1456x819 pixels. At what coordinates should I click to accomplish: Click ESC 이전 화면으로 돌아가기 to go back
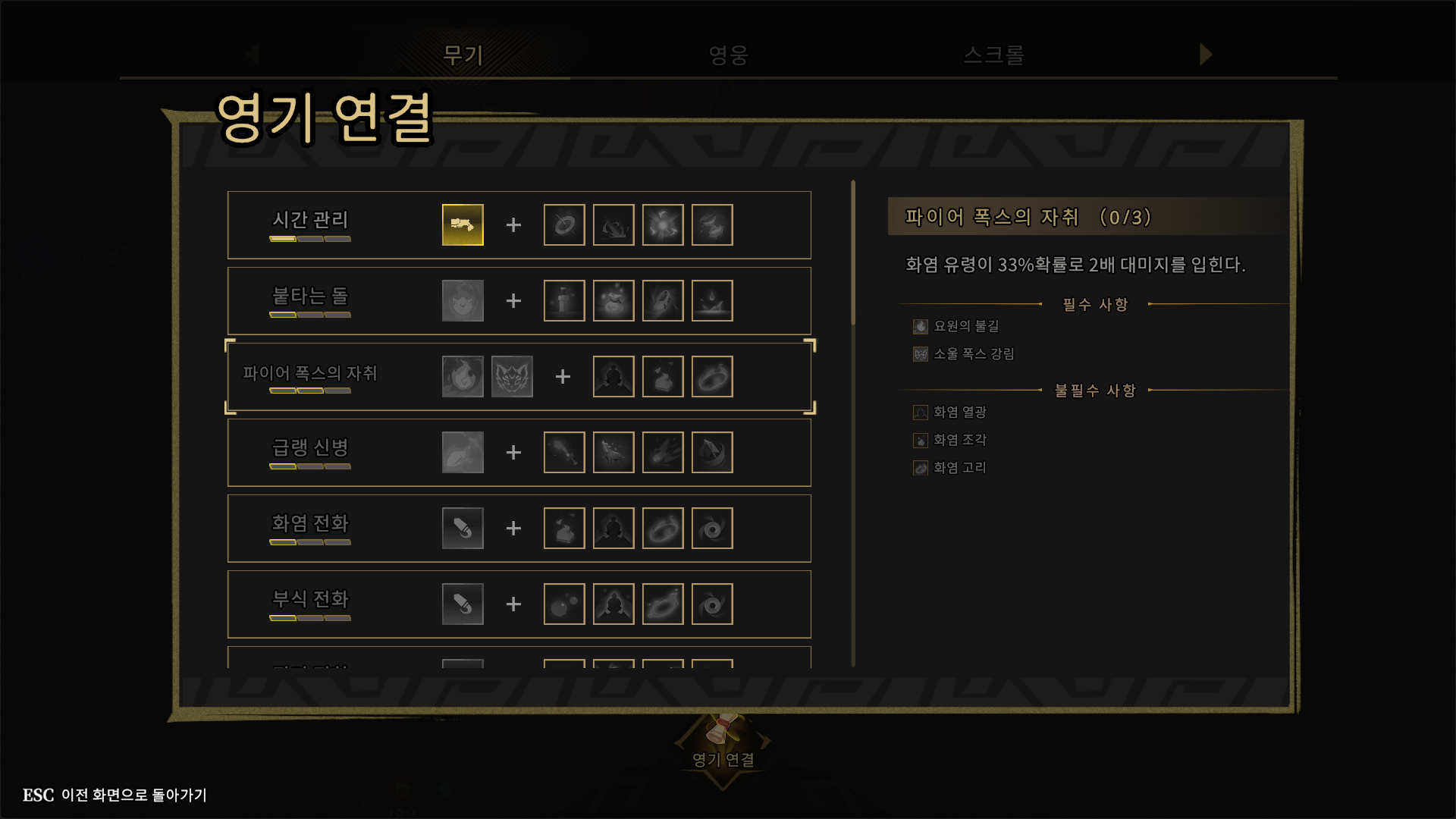click(114, 795)
